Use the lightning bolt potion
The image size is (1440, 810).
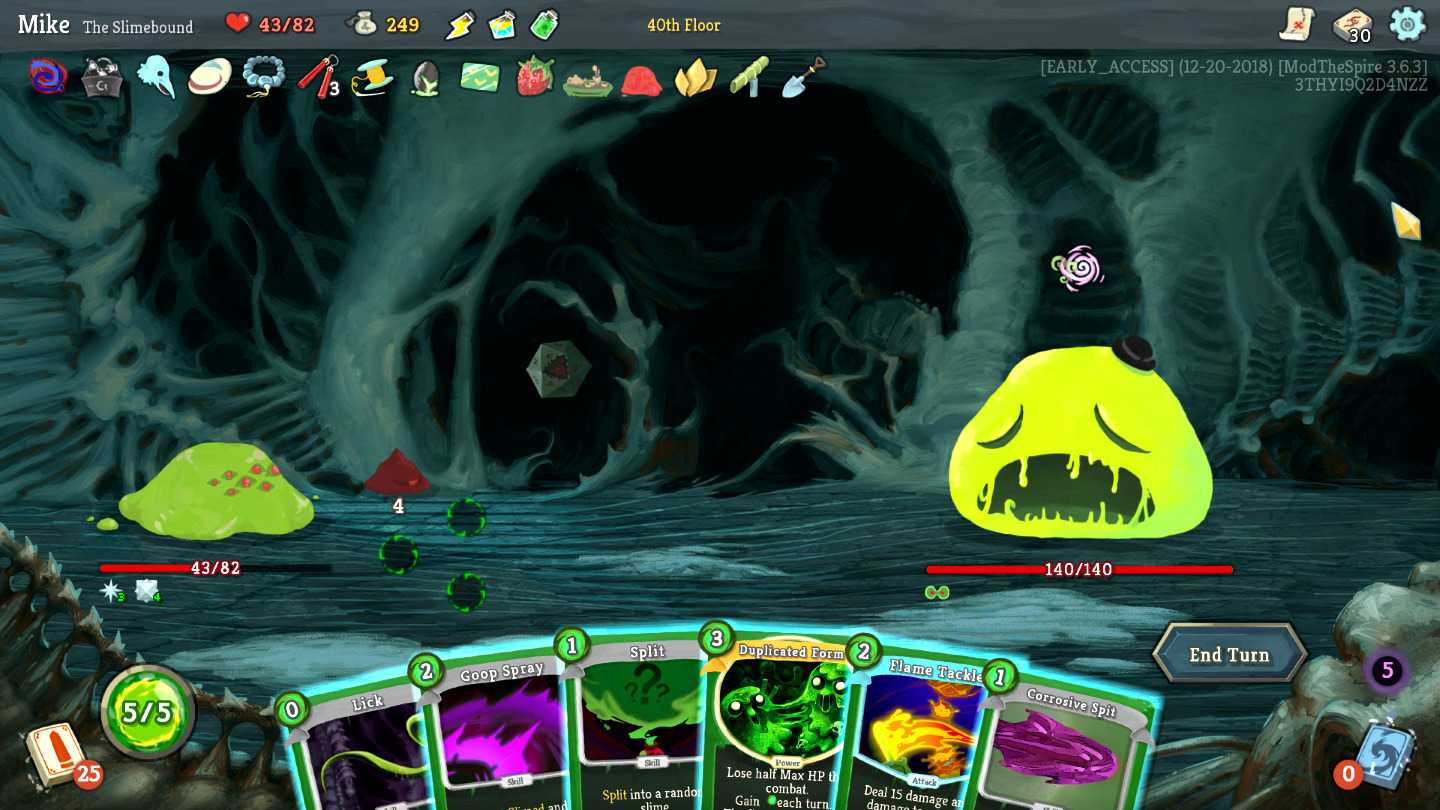460,25
